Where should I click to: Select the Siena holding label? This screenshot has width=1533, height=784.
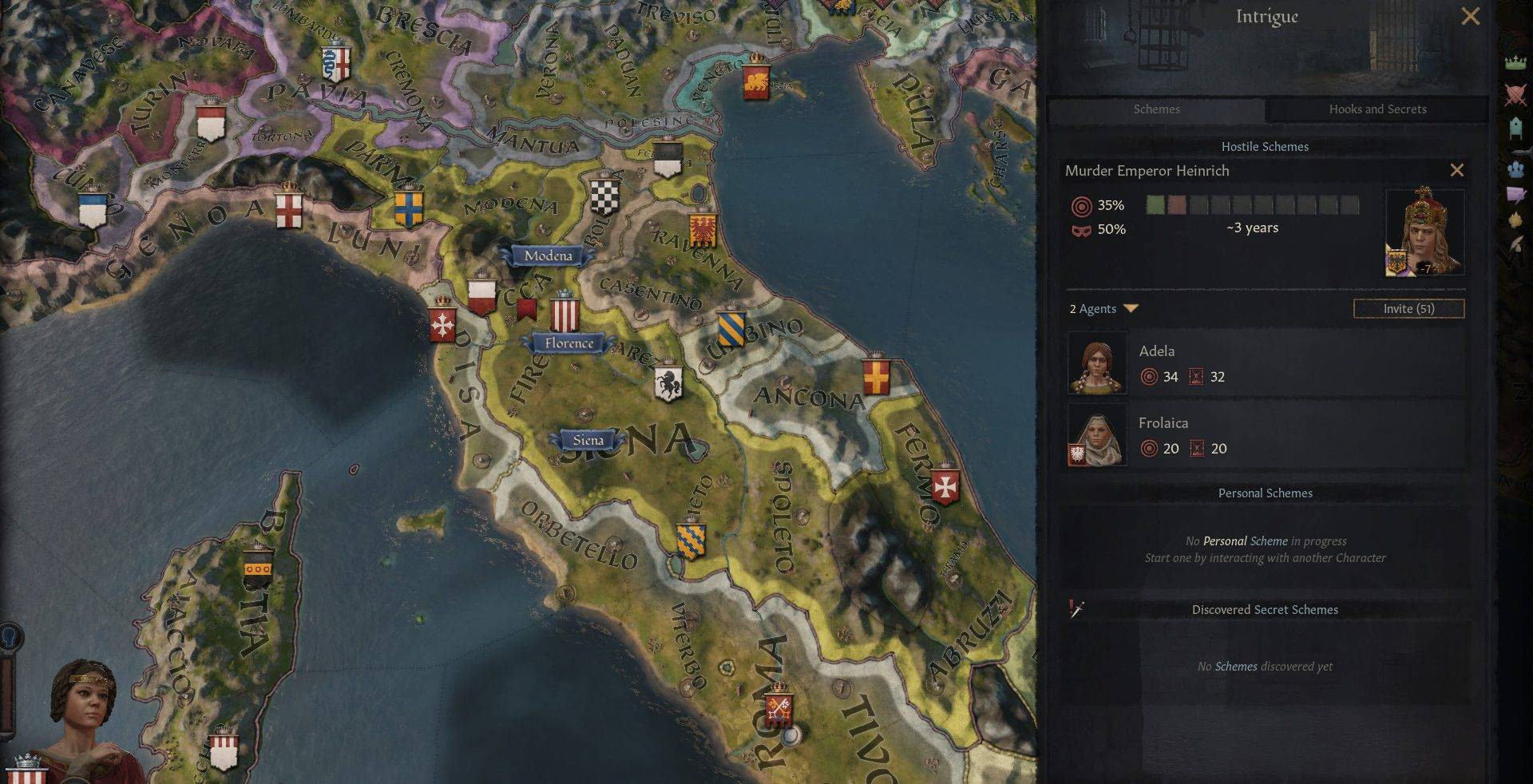coord(588,440)
